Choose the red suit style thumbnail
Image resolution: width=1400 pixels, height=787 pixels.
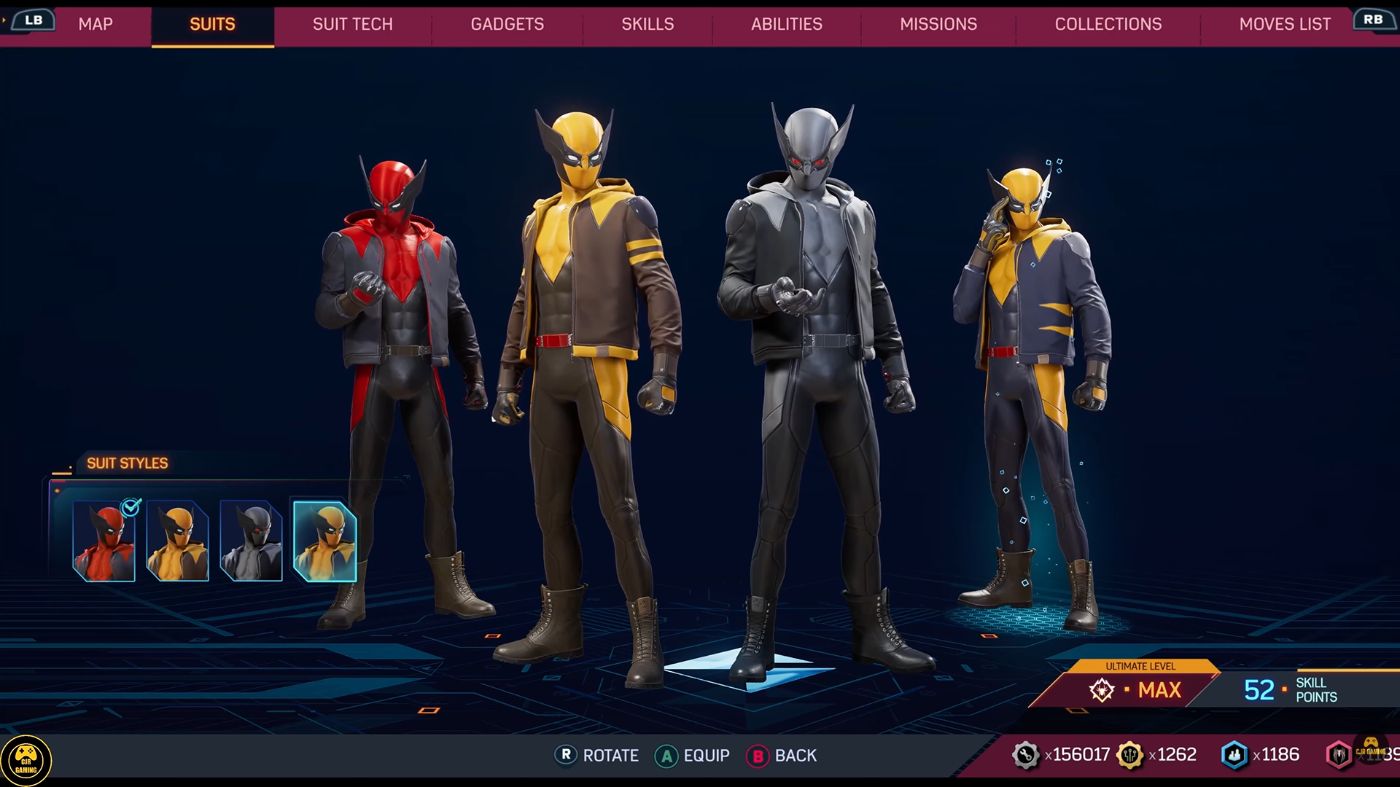(x=104, y=541)
